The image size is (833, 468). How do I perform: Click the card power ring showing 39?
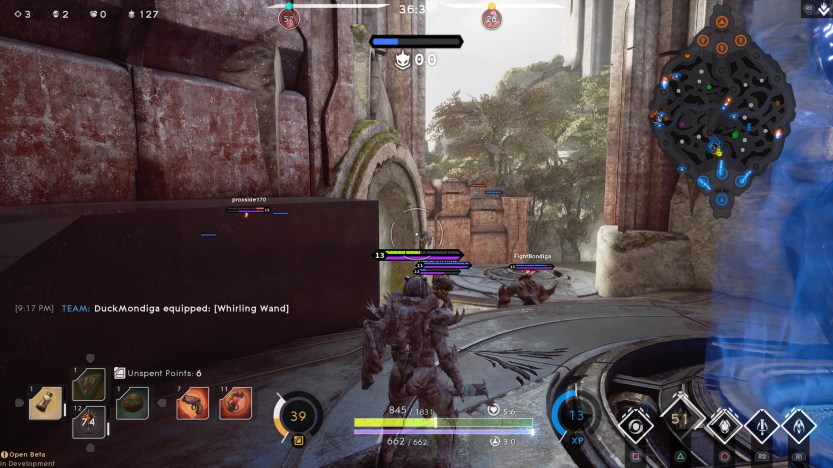pos(298,416)
